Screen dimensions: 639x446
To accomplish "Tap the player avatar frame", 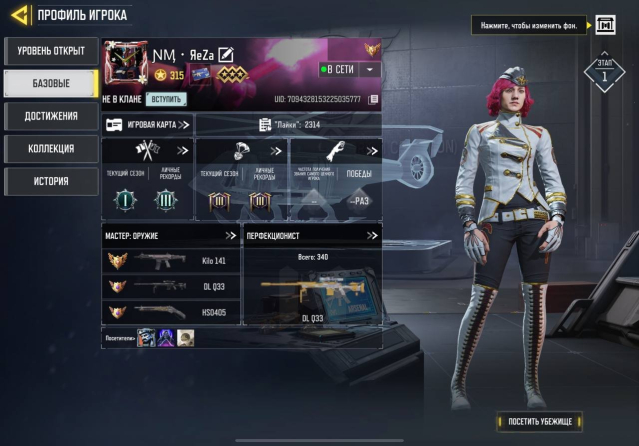I will 125,64.
